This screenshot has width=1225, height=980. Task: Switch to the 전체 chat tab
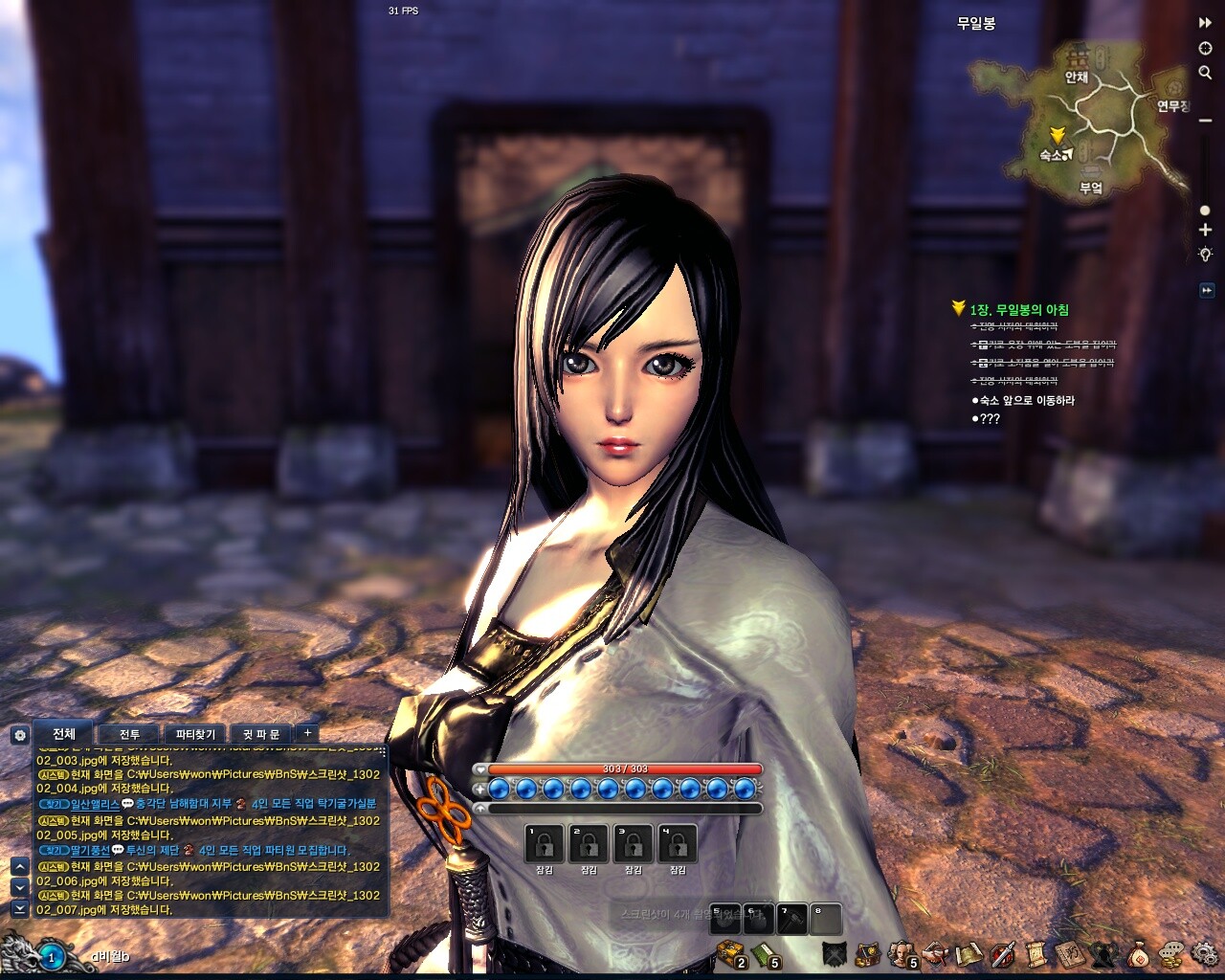tap(64, 734)
